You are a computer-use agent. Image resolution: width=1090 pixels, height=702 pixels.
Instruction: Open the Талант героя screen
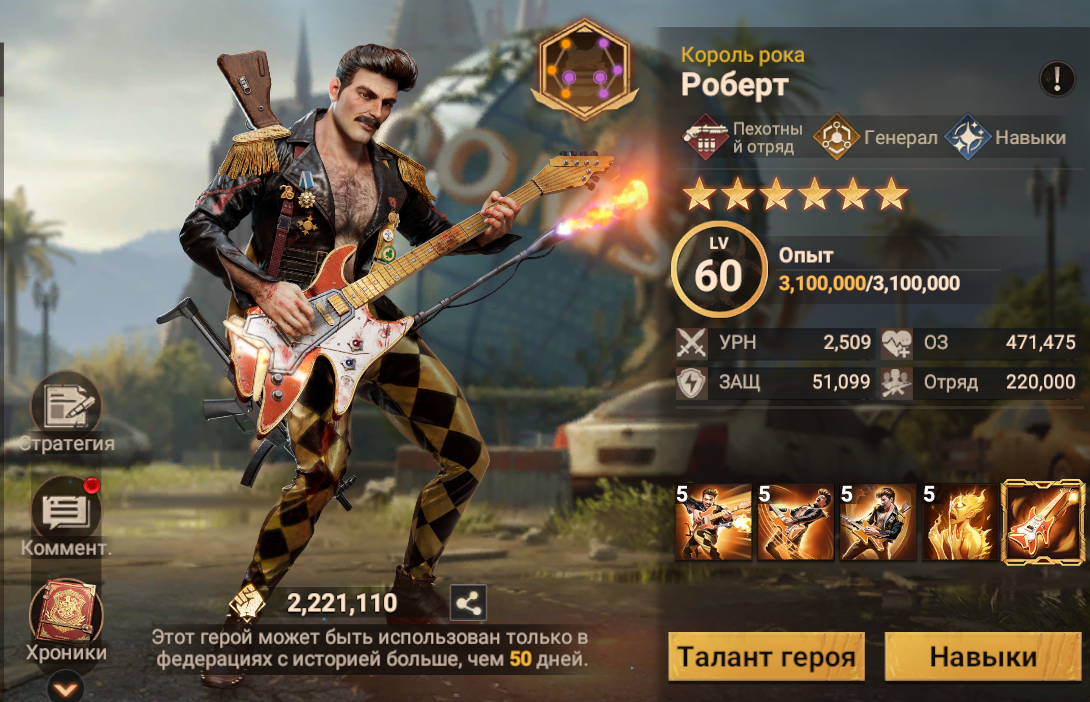coord(766,657)
